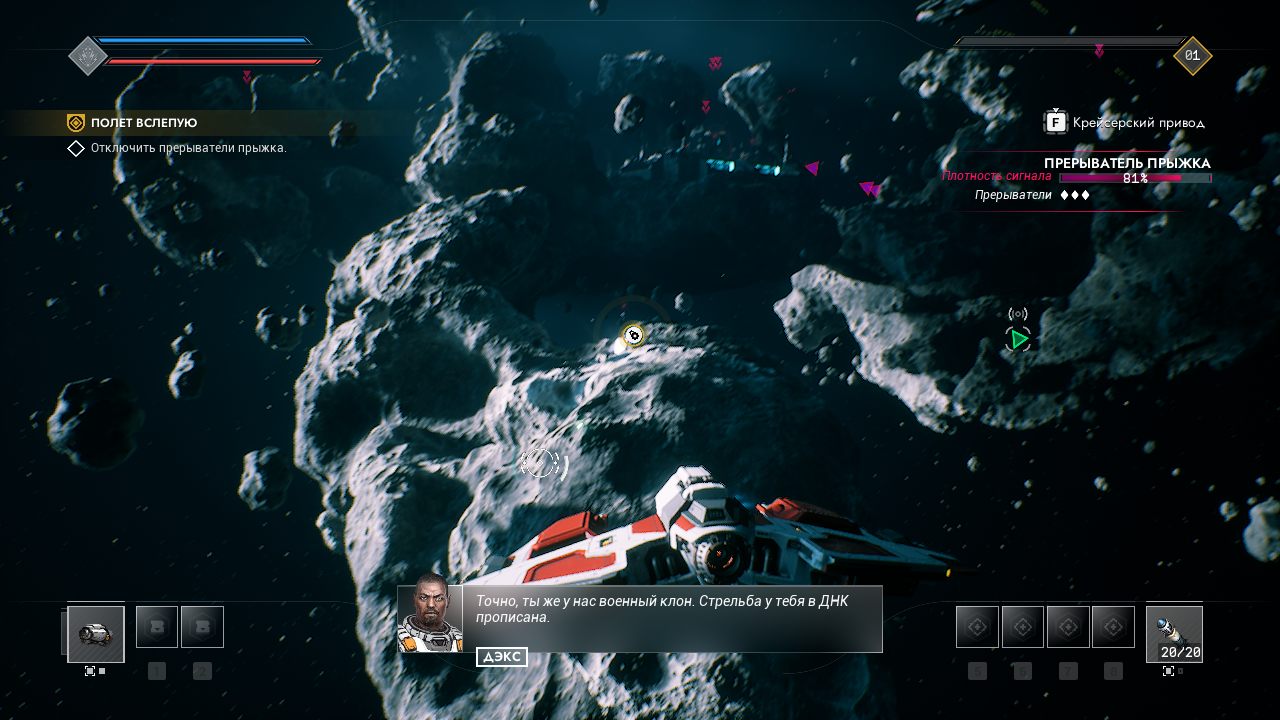Select the drone device in the left hotbar slot
Screen dimensions: 1280x720
pos(96,634)
